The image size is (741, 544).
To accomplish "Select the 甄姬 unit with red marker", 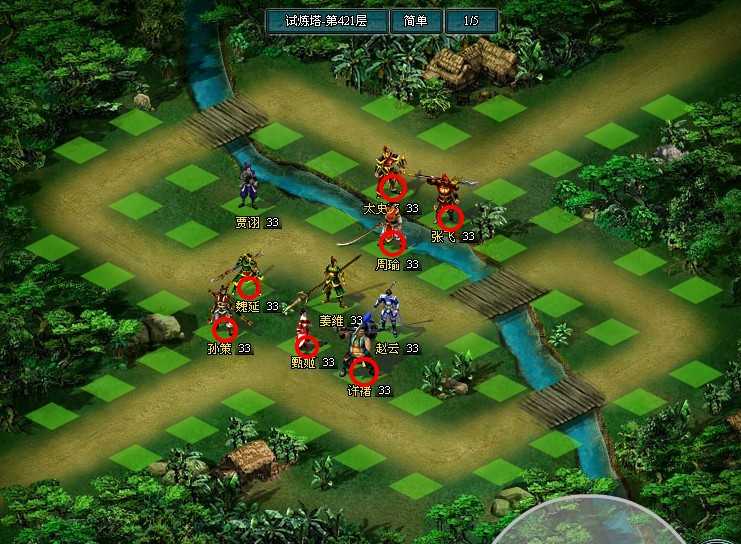I will coord(307,344).
